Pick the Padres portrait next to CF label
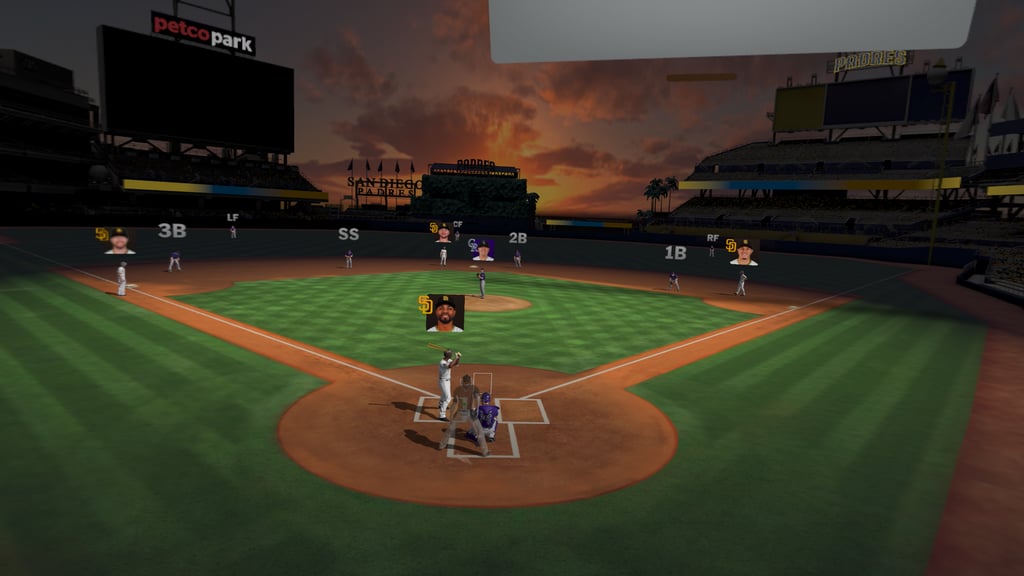The height and width of the screenshot is (576, 1024). 443,232
